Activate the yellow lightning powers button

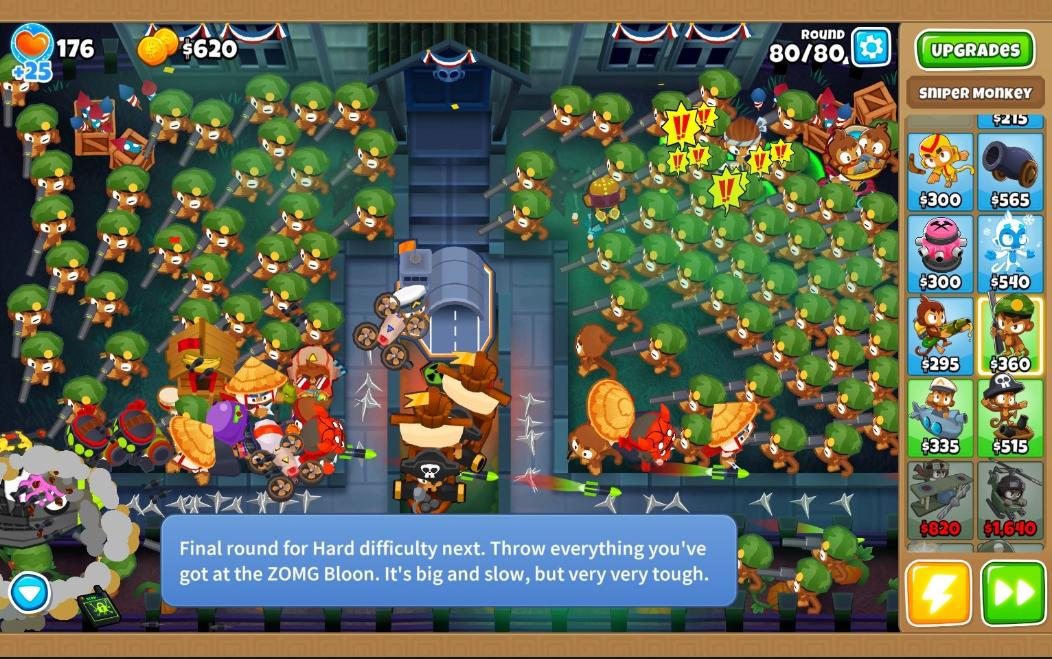(x=938, y=593)
